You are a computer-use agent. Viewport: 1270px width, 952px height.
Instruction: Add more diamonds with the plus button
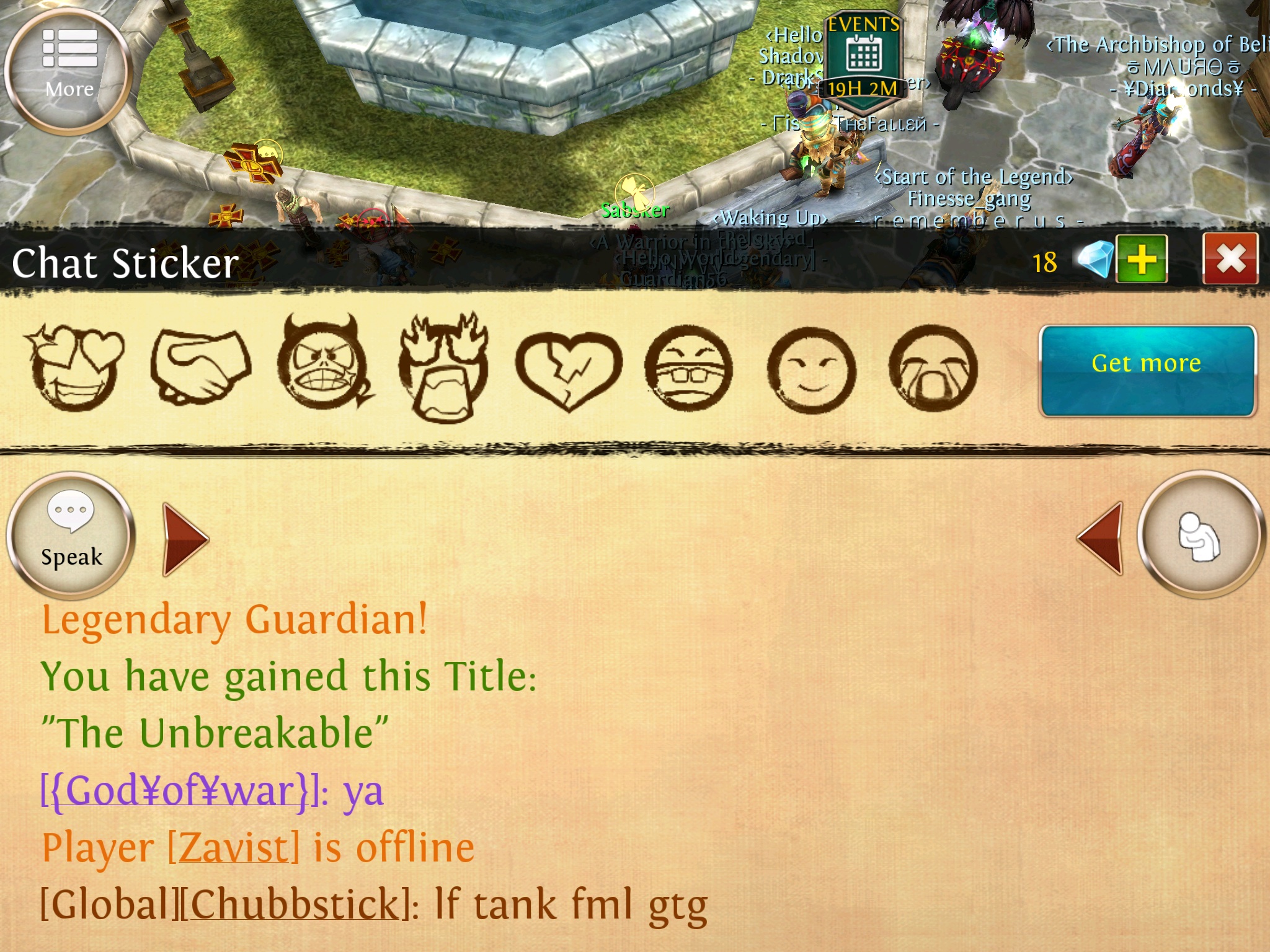coord(1142,259)
